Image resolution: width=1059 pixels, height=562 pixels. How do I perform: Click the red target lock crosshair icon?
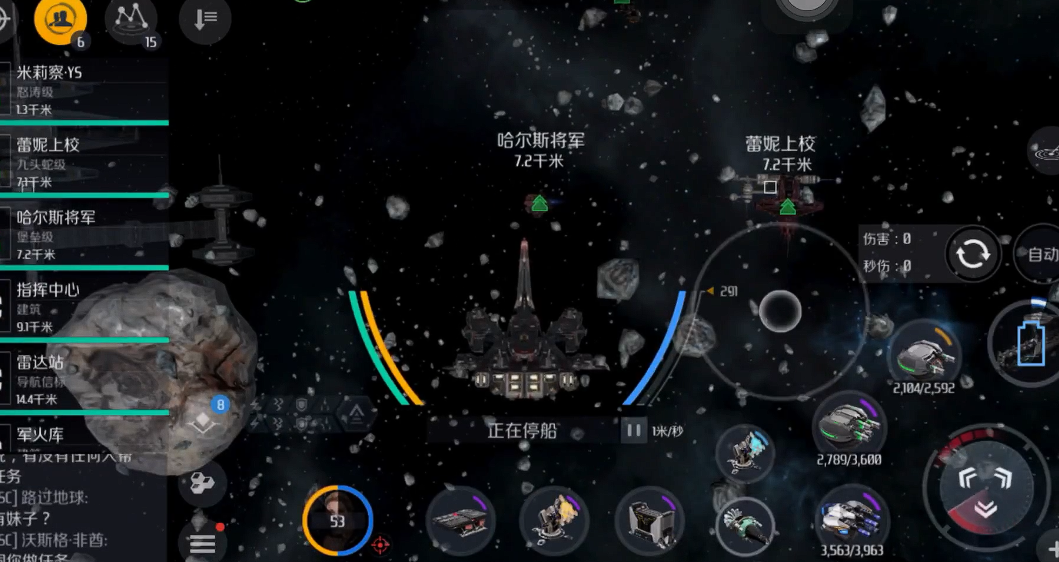pyautogui.click(x=380, y=545)
